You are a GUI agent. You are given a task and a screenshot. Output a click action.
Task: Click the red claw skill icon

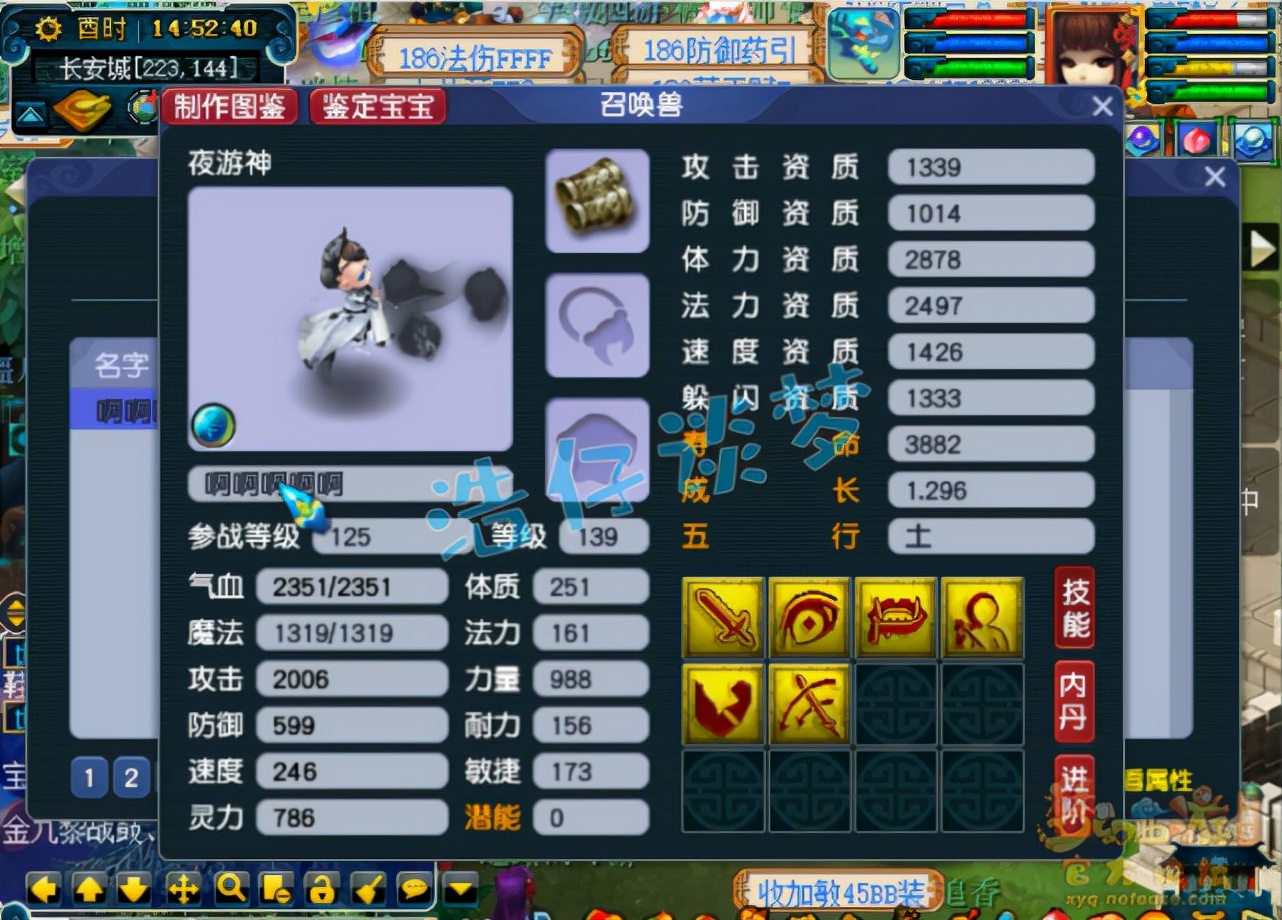click(722, 703)
